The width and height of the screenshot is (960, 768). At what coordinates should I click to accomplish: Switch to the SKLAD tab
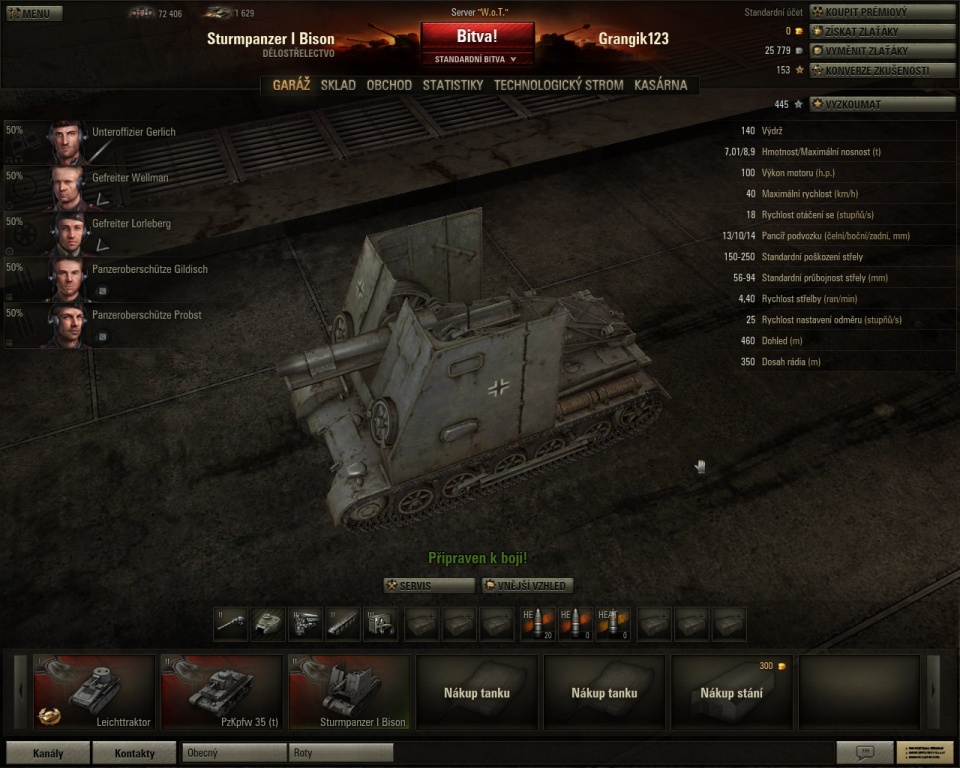click(338, 85)
